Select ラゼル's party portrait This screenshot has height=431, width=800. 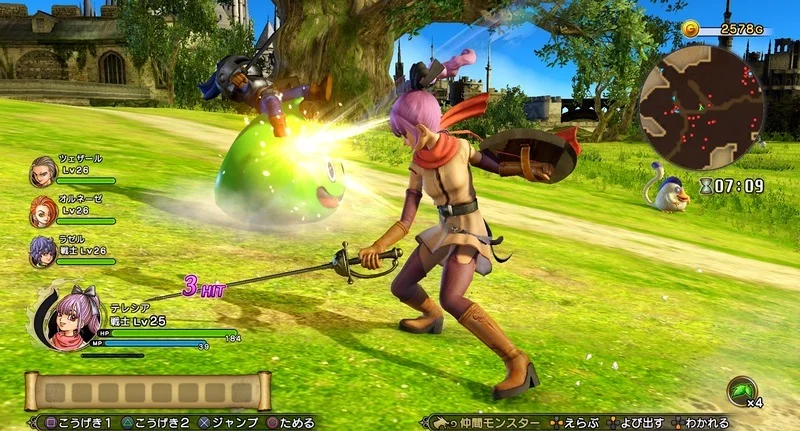pyautogui.click(x=43, y=250)
